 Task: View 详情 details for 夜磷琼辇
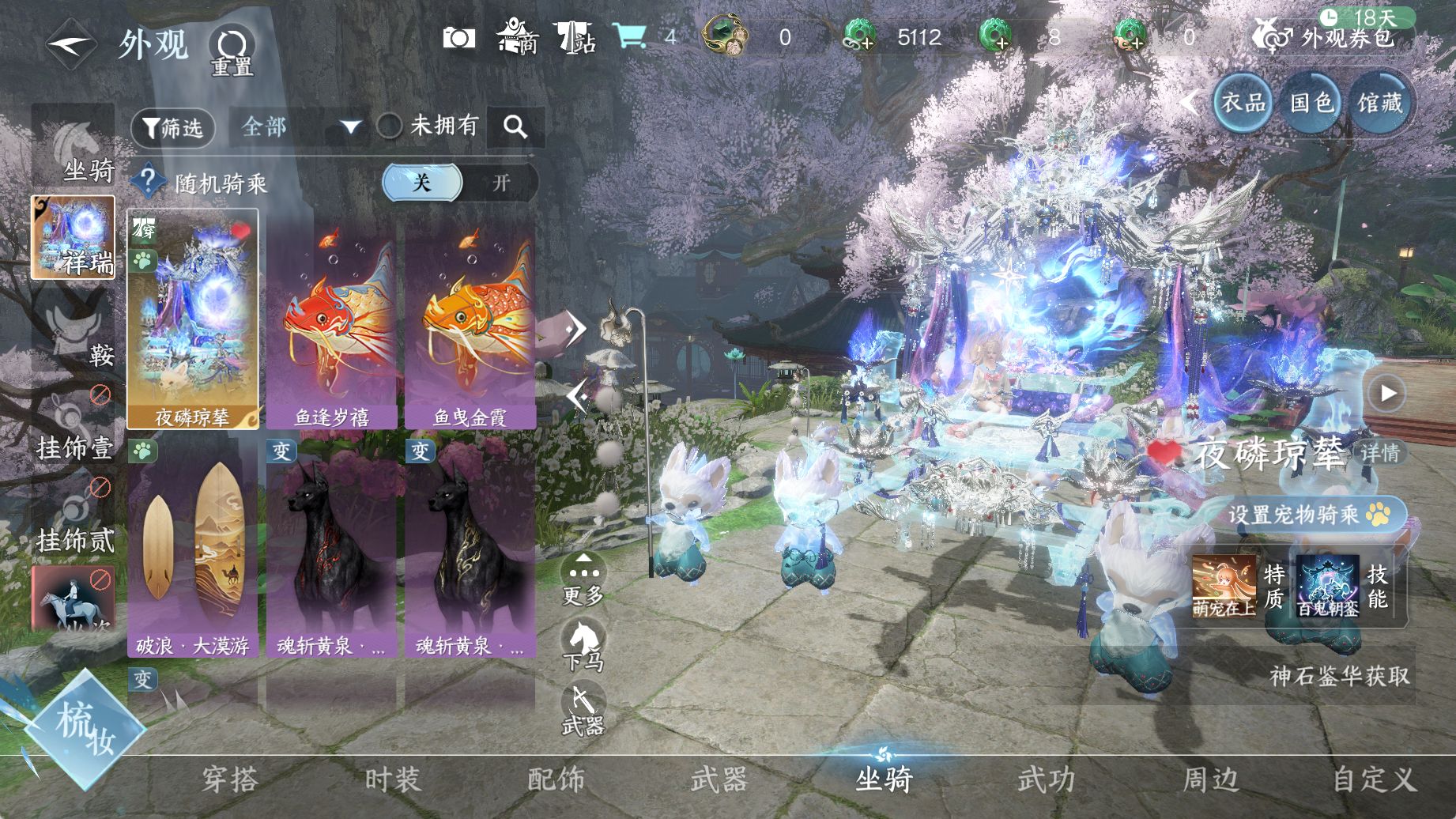coord(1380,453)
